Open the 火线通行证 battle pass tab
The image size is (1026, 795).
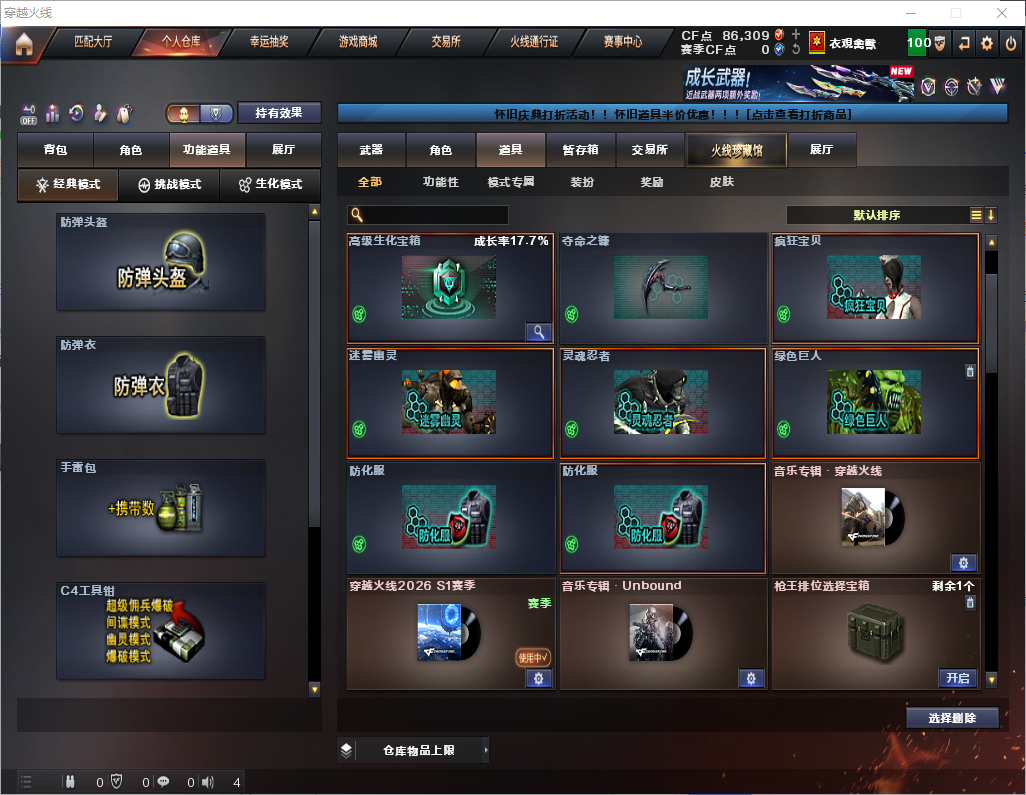click(x=534, y=43)
